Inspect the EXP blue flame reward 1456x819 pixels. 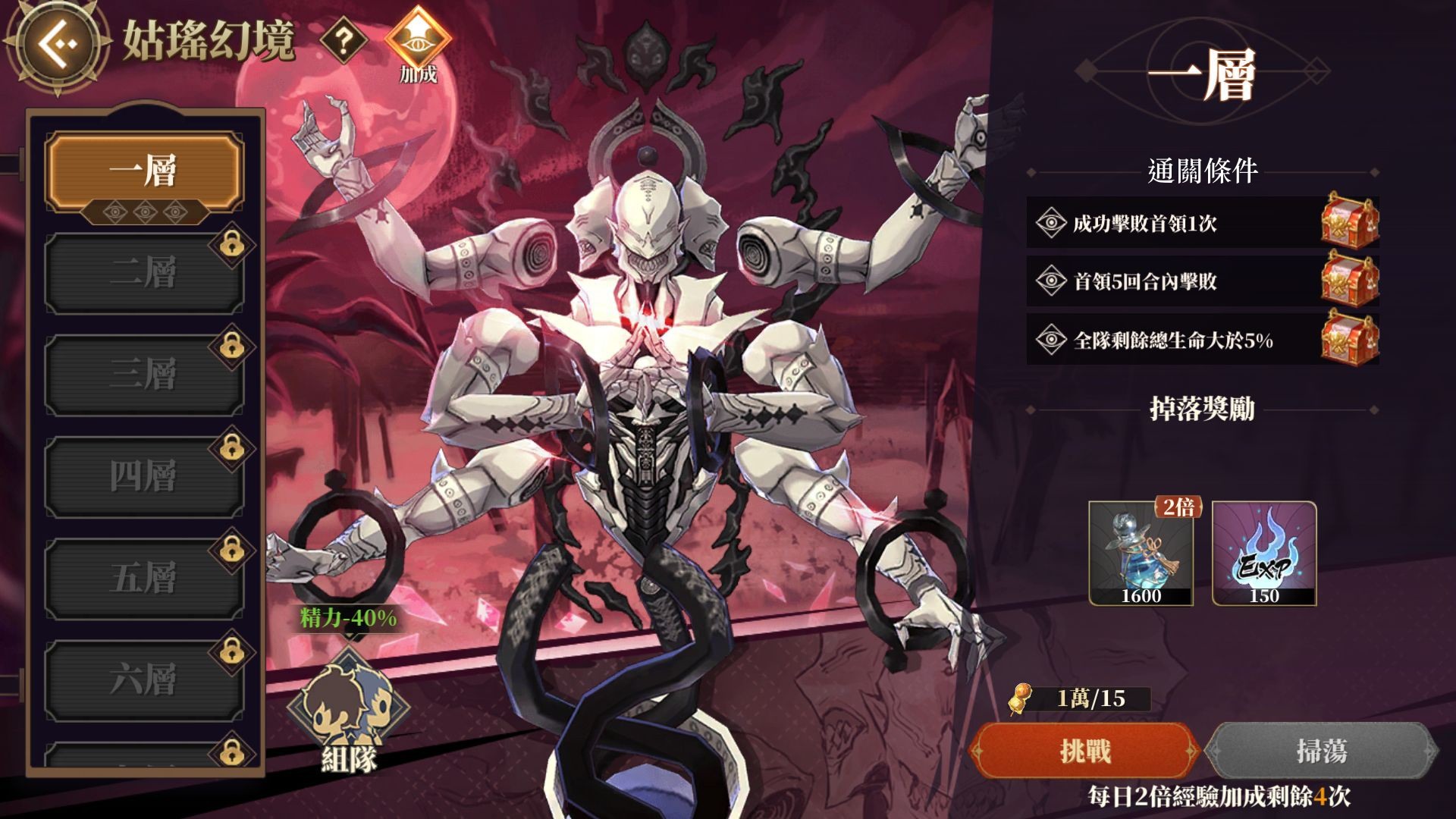(x=1264, y=554)
